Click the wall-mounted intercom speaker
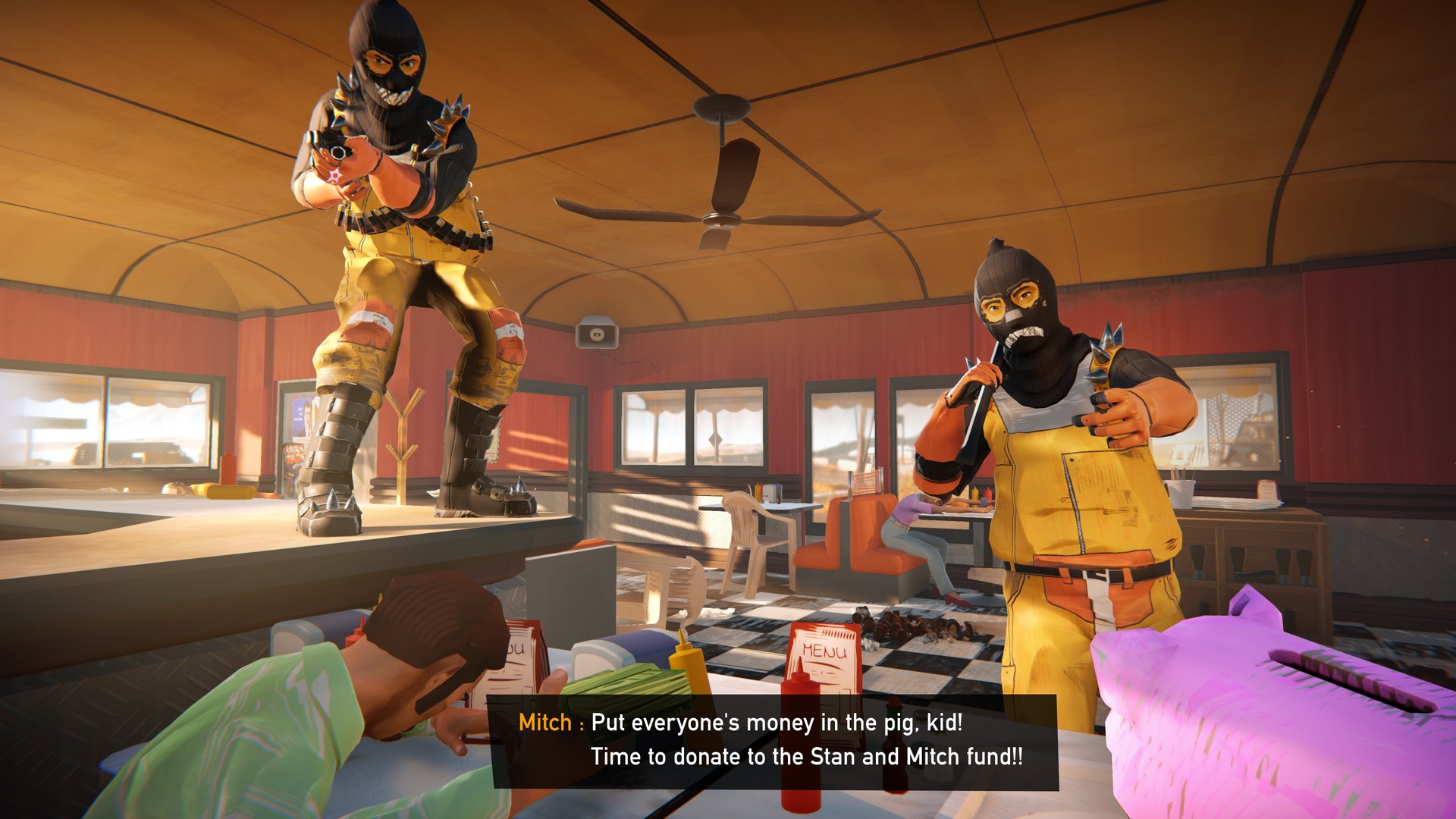The image size is (1456, 819). click(598, 331)
